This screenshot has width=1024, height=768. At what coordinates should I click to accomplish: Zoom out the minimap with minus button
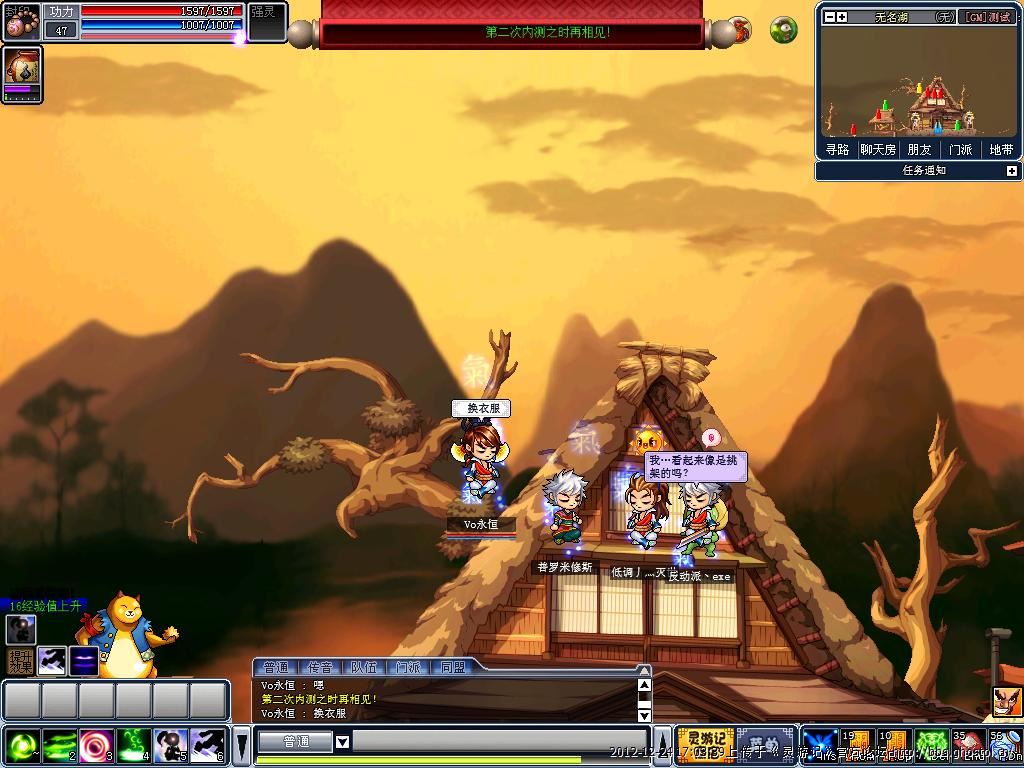tap(829, 17)
